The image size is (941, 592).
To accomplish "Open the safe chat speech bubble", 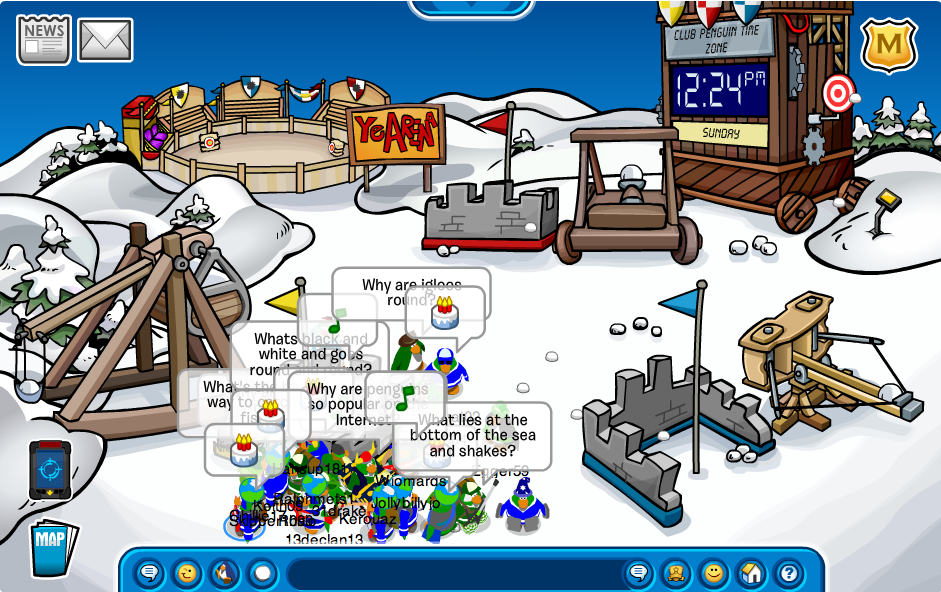I will pyautogui.click(x=150, y=574).
